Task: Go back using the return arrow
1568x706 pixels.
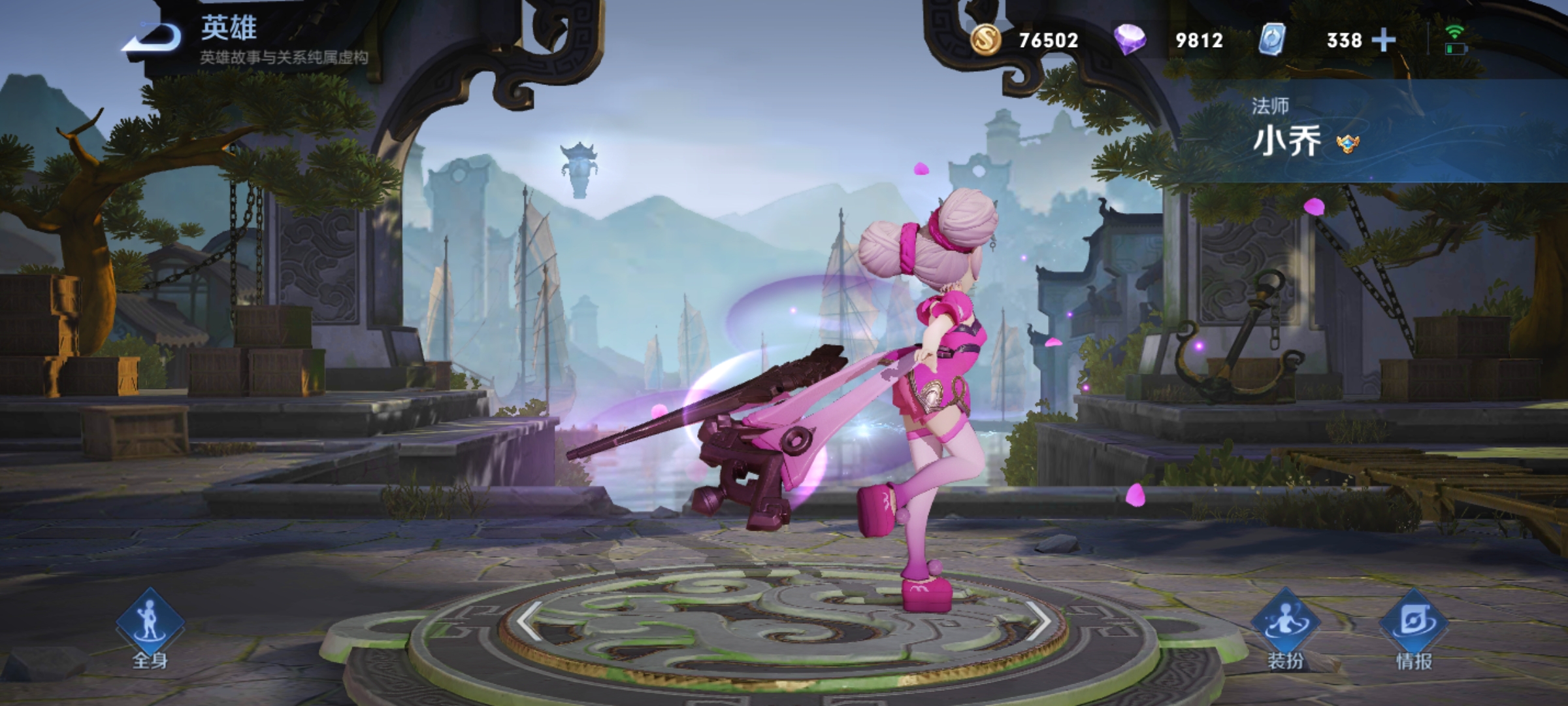Action: point(152,38)
